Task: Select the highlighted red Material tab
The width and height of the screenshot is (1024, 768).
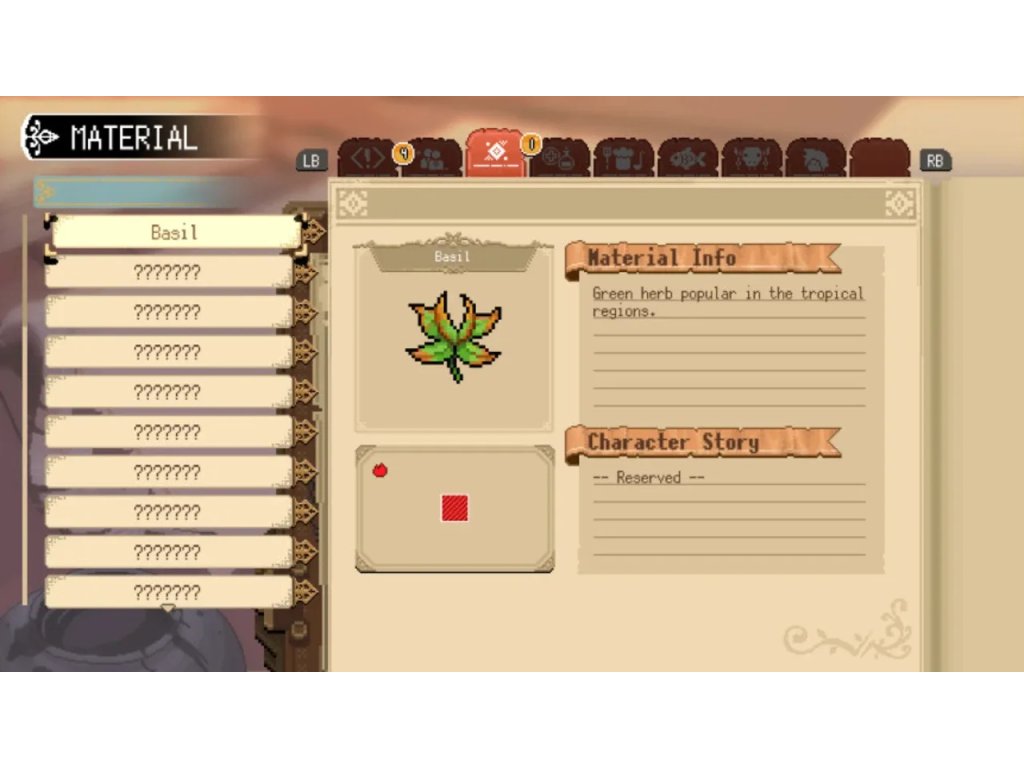Action: tap(495, 155)
